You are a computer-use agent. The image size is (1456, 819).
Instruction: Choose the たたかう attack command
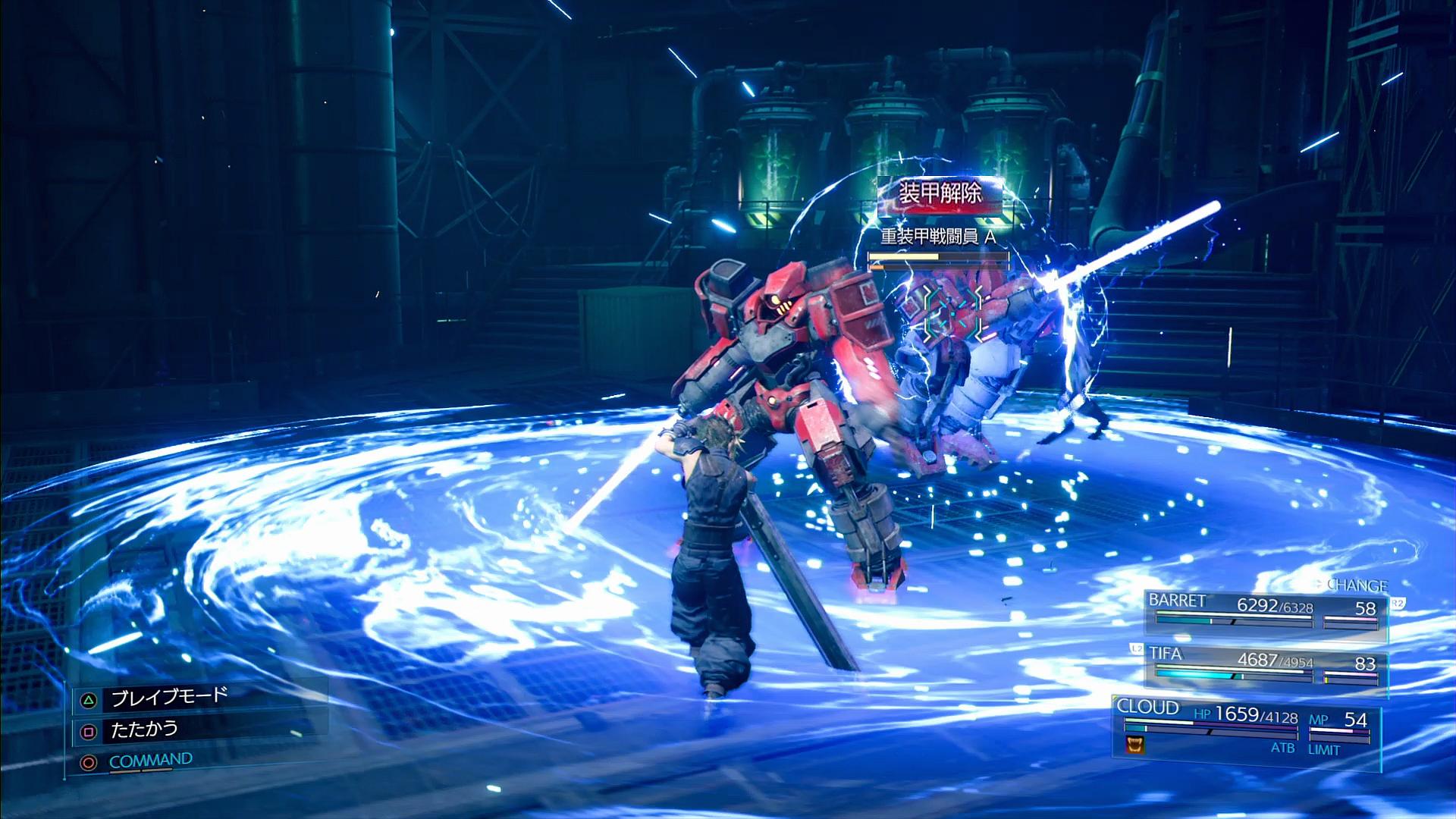(144, 730)
